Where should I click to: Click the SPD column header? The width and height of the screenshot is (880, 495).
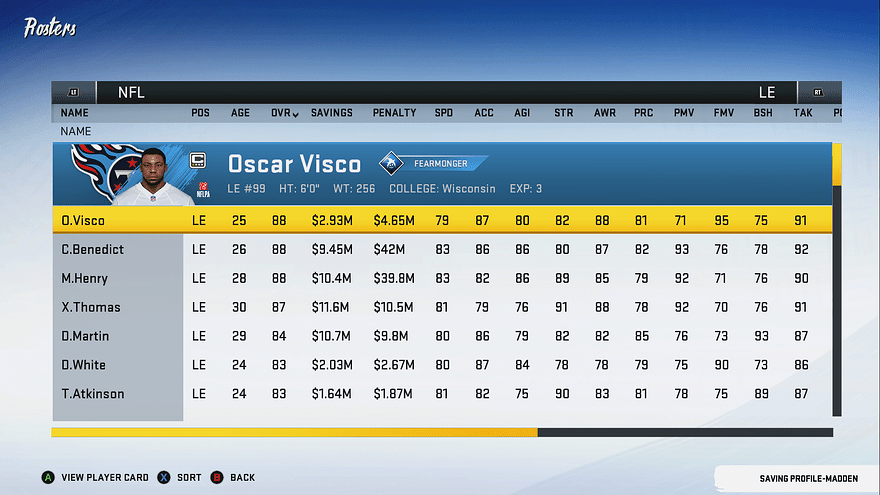(444, 113)
